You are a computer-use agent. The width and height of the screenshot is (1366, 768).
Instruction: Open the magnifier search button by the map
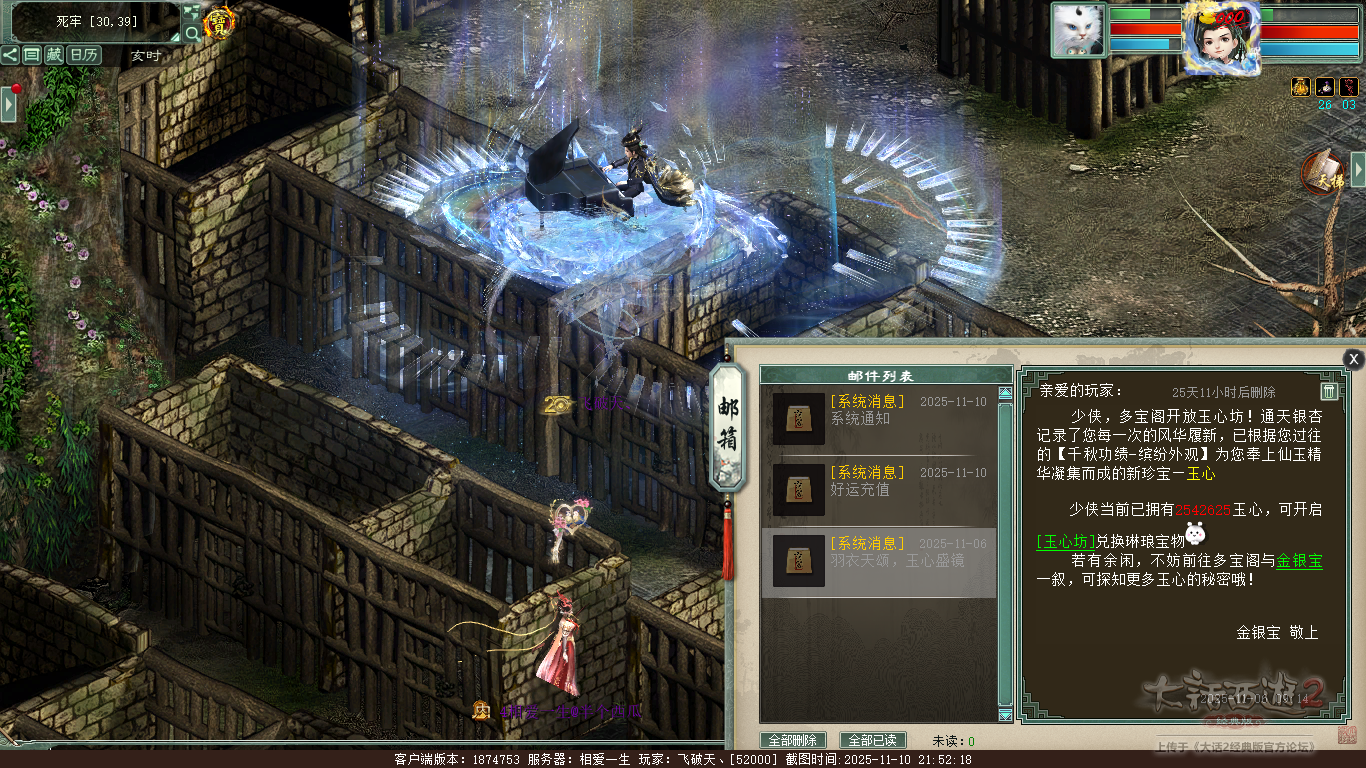(x=192, y=33)
